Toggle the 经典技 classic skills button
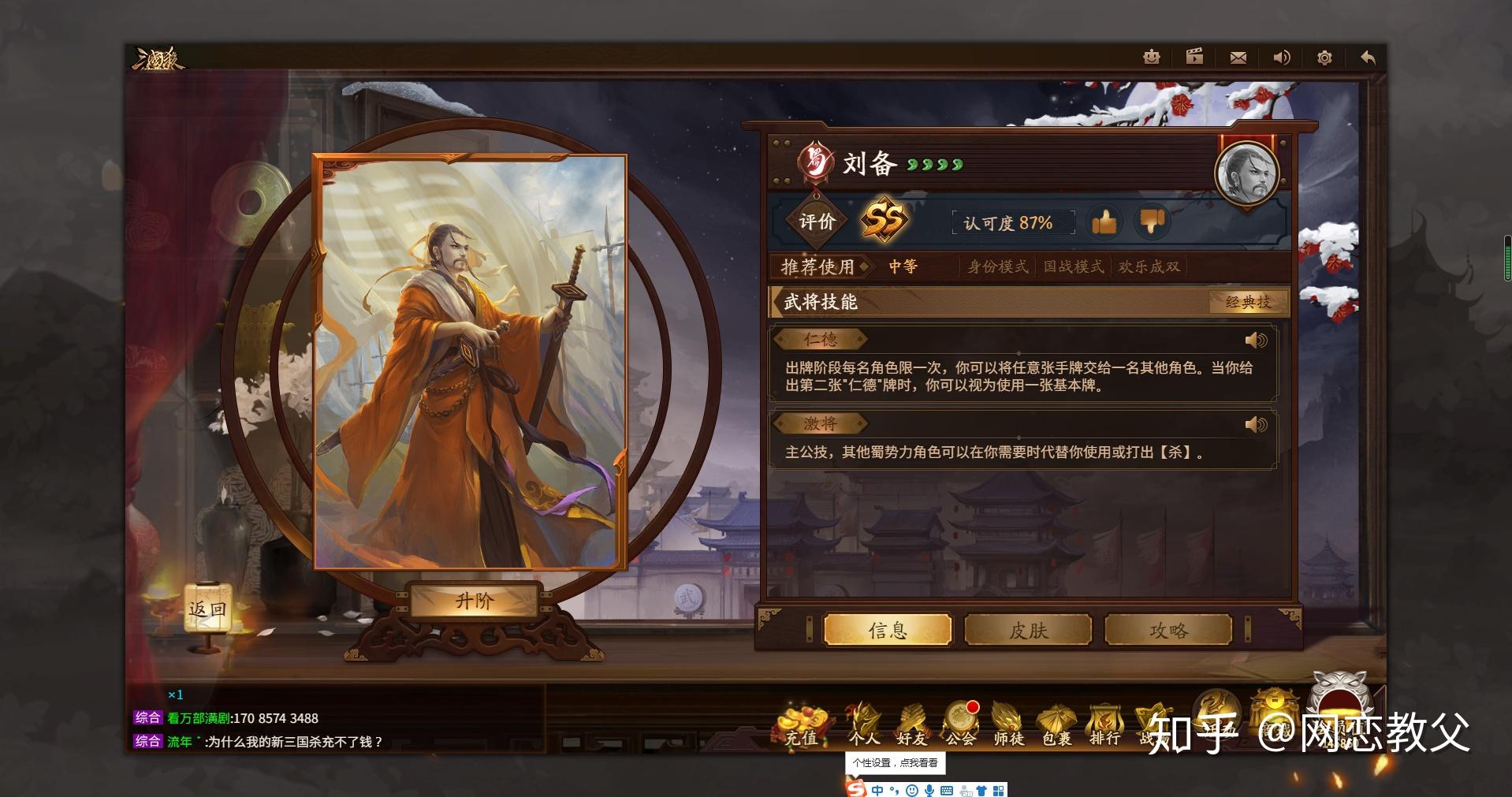1512x797 pixels. pos(1248,302)
